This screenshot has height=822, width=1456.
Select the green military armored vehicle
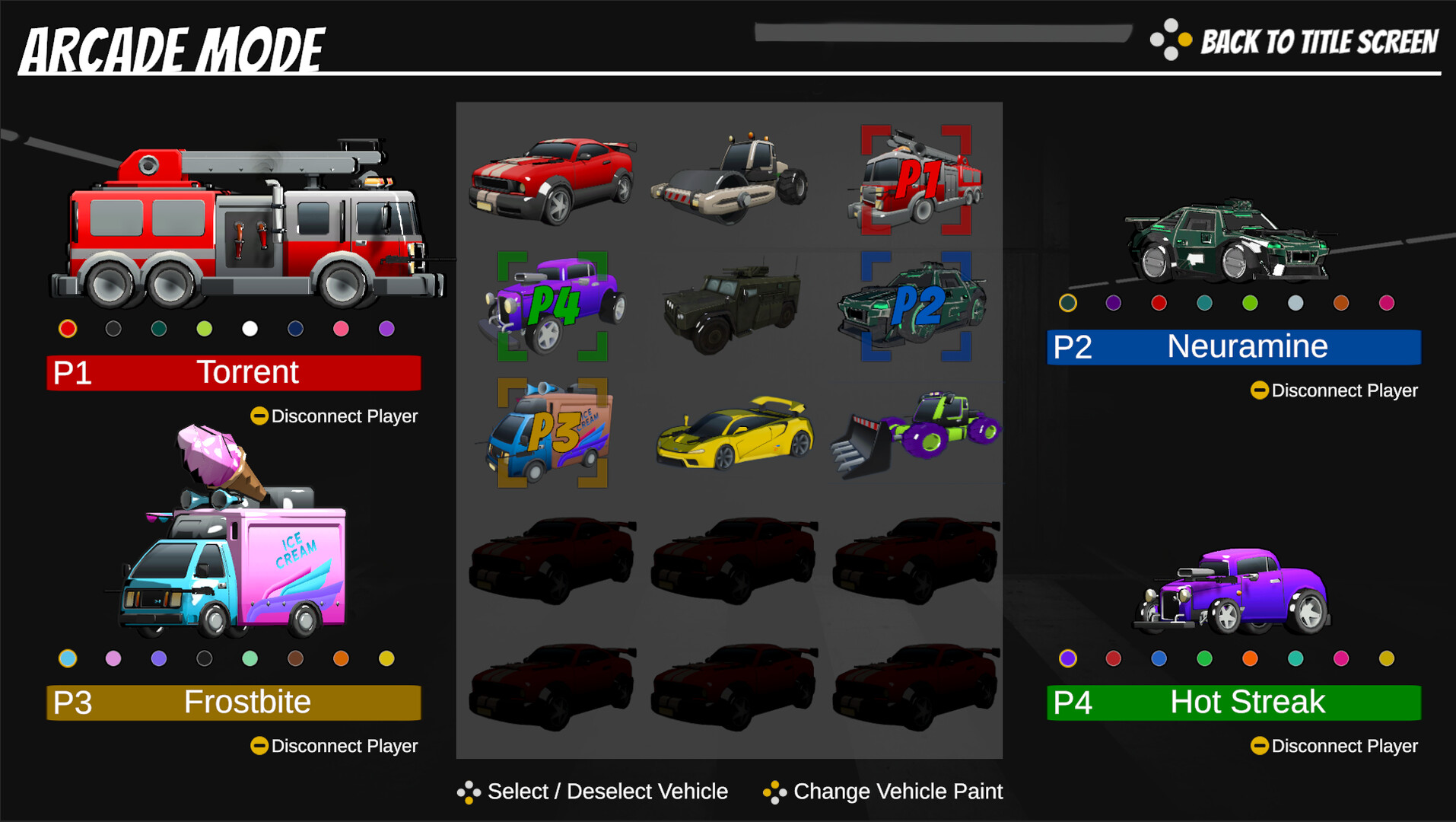click(x=731, y=304)
